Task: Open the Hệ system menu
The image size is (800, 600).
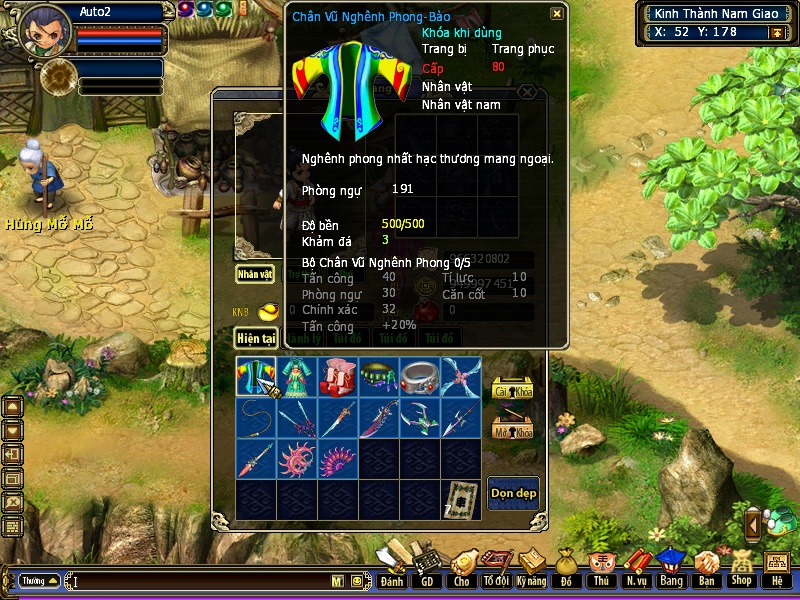Action: [777, 569]
